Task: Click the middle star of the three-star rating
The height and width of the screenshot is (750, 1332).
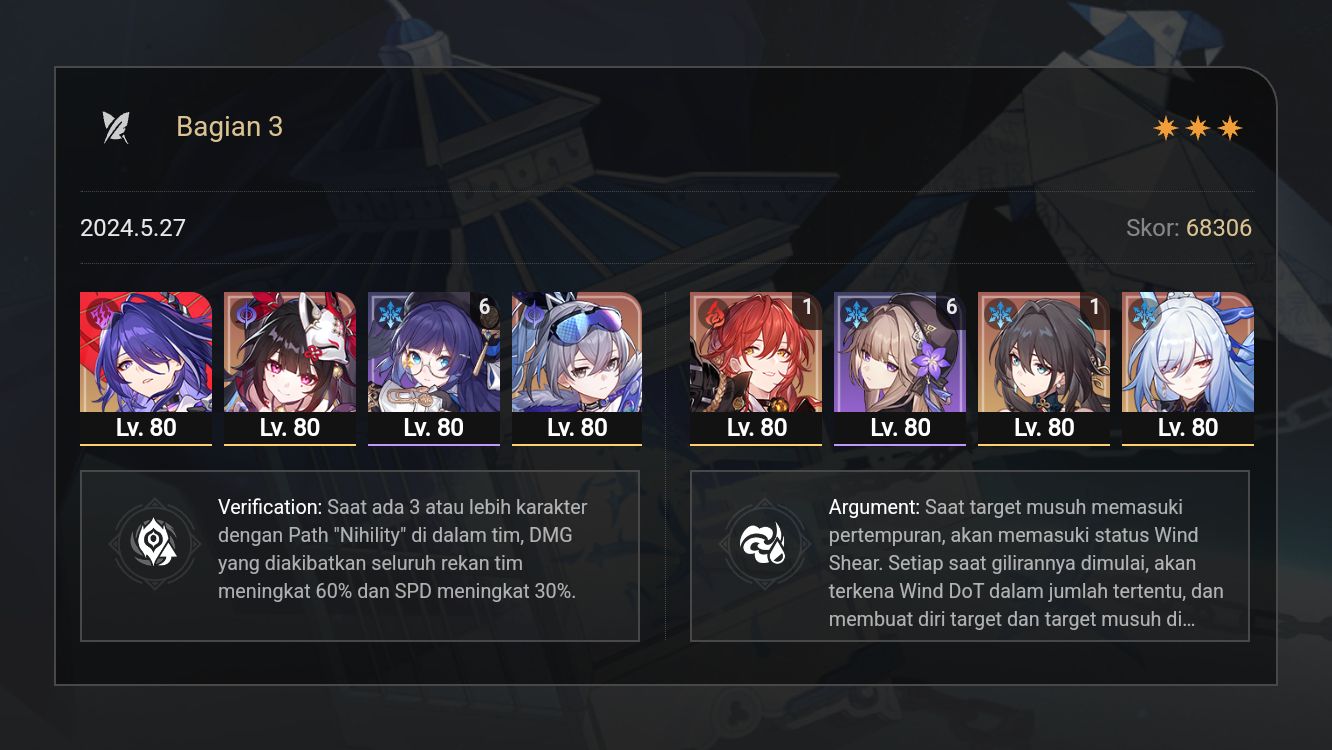Action: [1197, 128]
